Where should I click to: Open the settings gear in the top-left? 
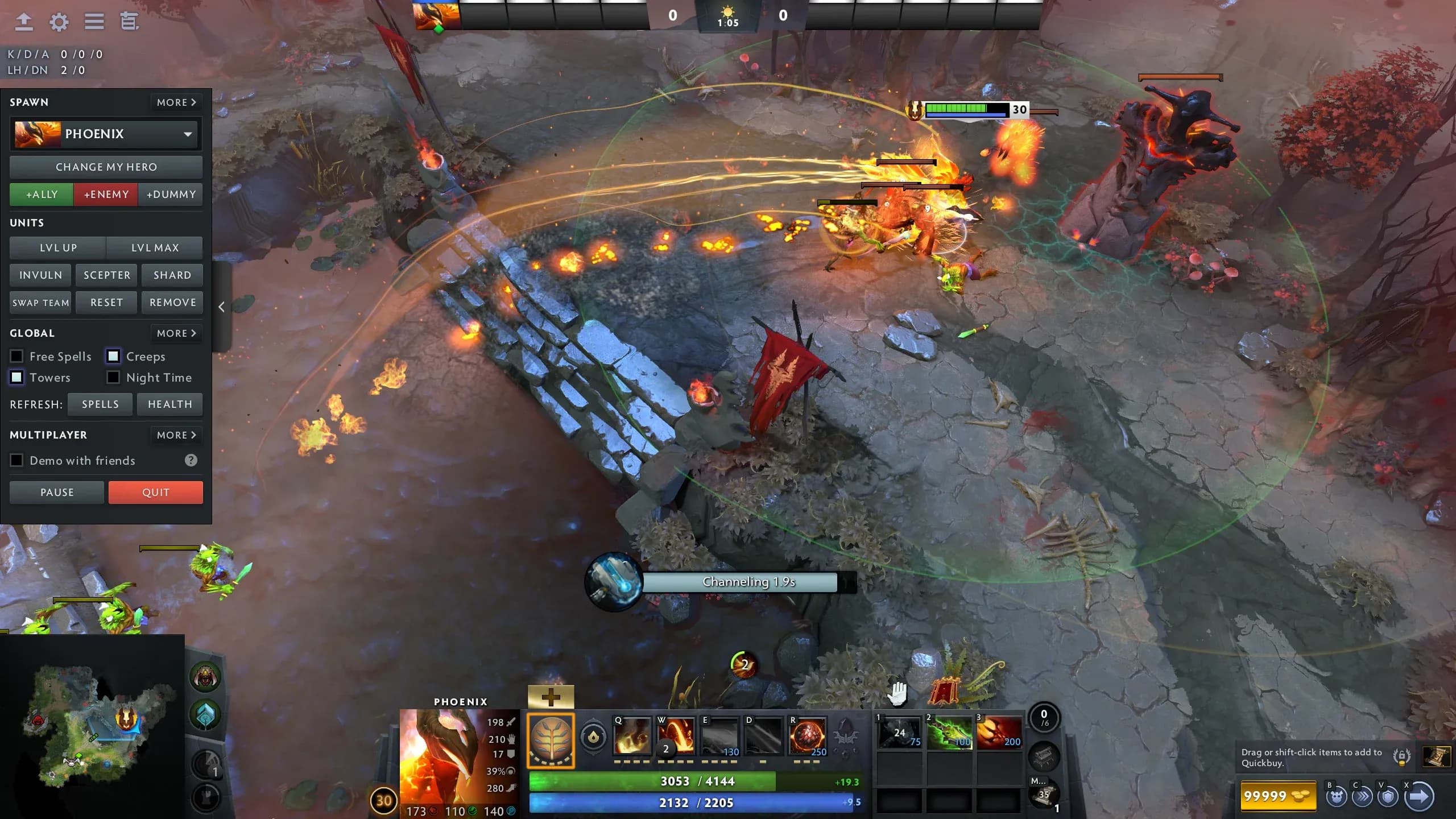tap(59, 22)
